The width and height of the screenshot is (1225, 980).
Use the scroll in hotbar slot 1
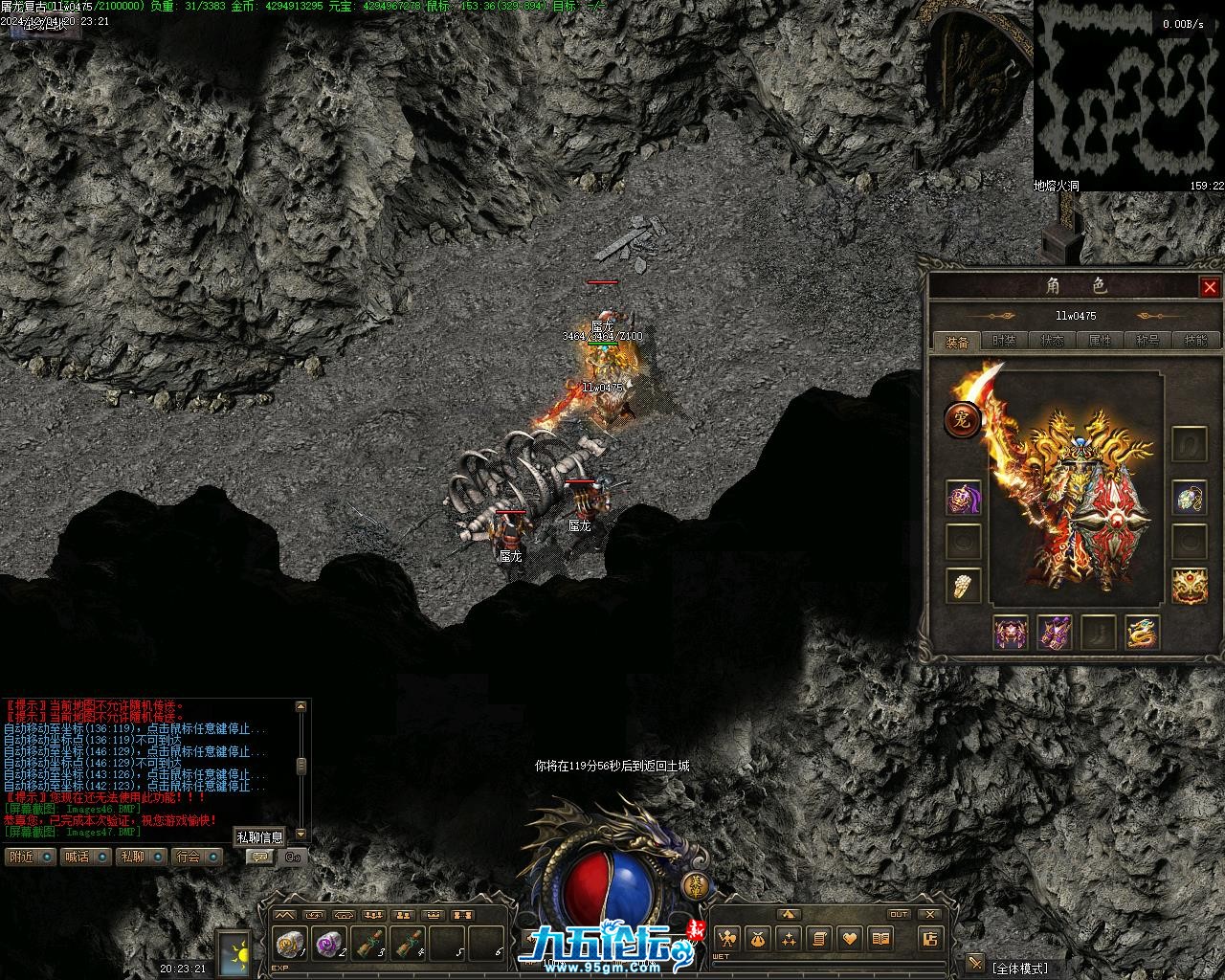(x=288, y=944)
